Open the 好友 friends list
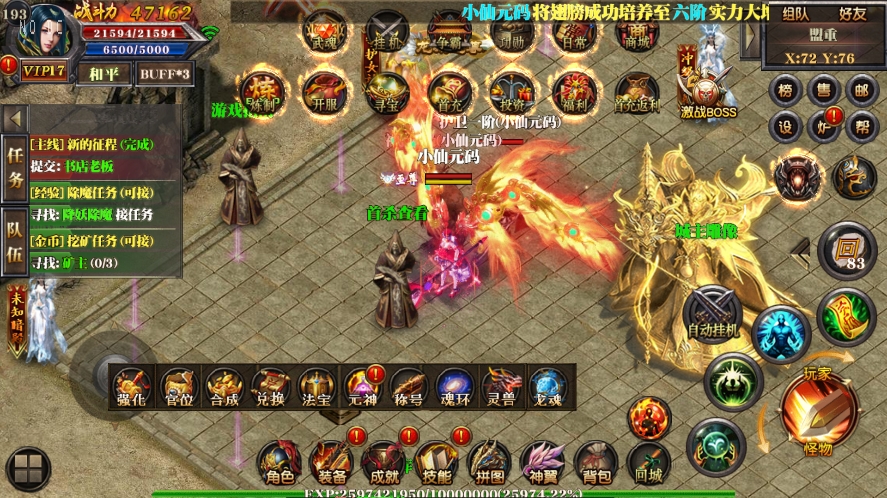The width and height of the screenshot is (887, 498). (x=853, y=14)
